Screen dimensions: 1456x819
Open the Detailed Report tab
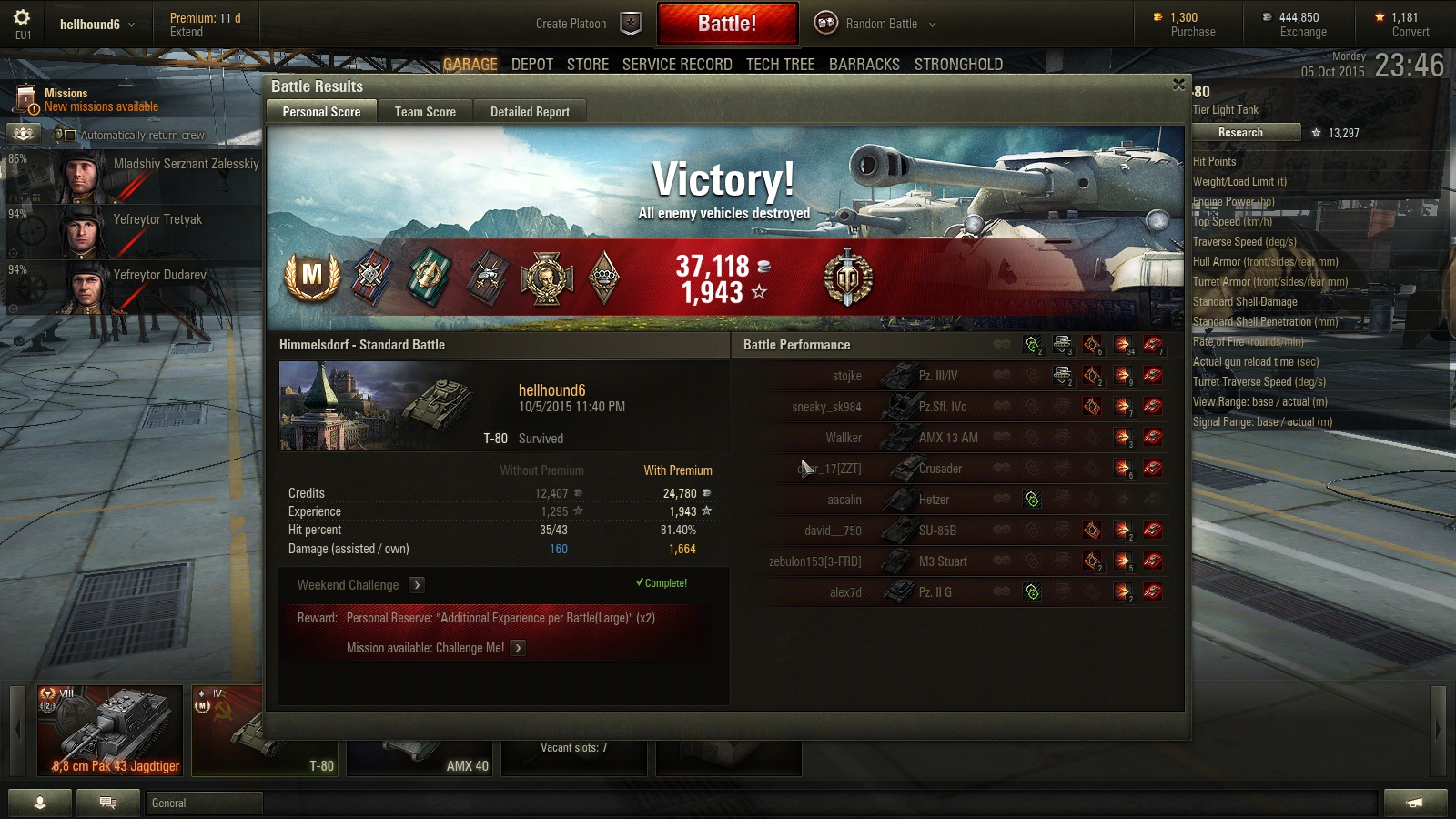530,112
